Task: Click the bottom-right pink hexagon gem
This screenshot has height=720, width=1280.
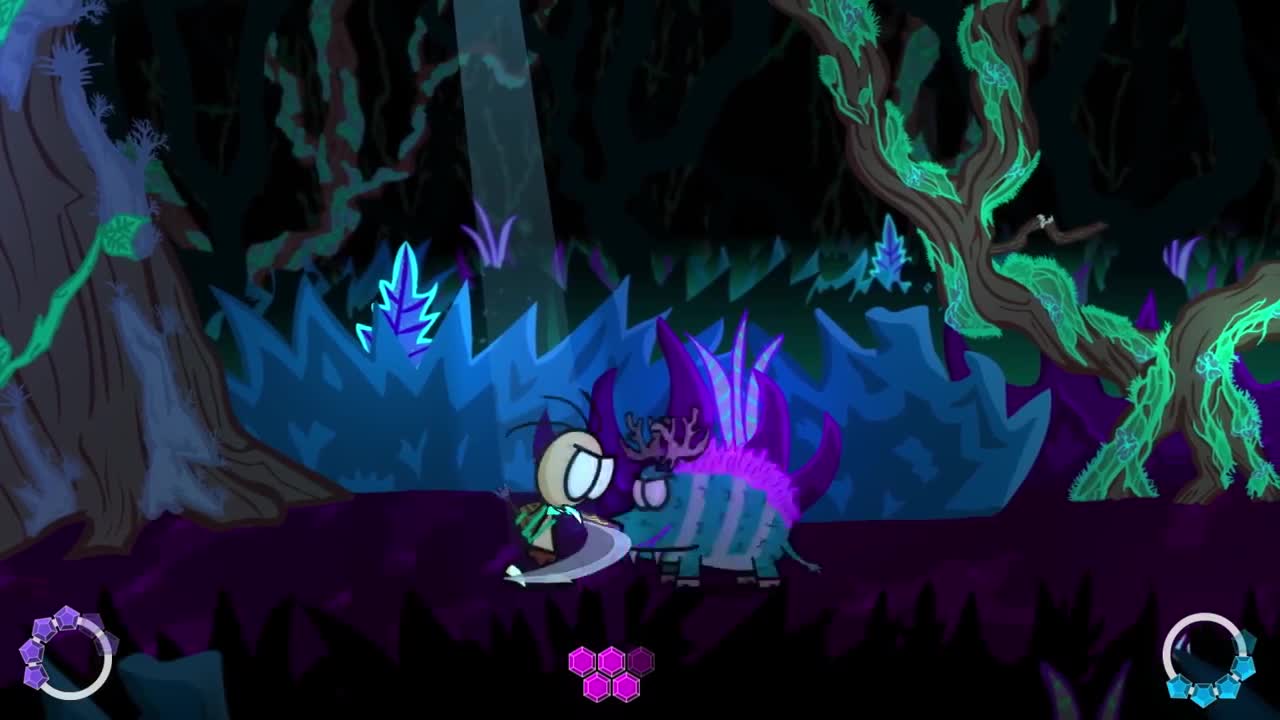Action: (626, 687)
